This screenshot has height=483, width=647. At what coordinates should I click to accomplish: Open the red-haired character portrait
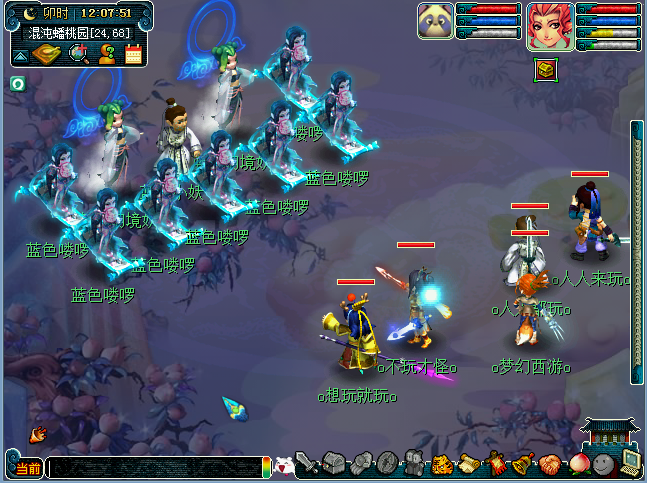[550, 24]
